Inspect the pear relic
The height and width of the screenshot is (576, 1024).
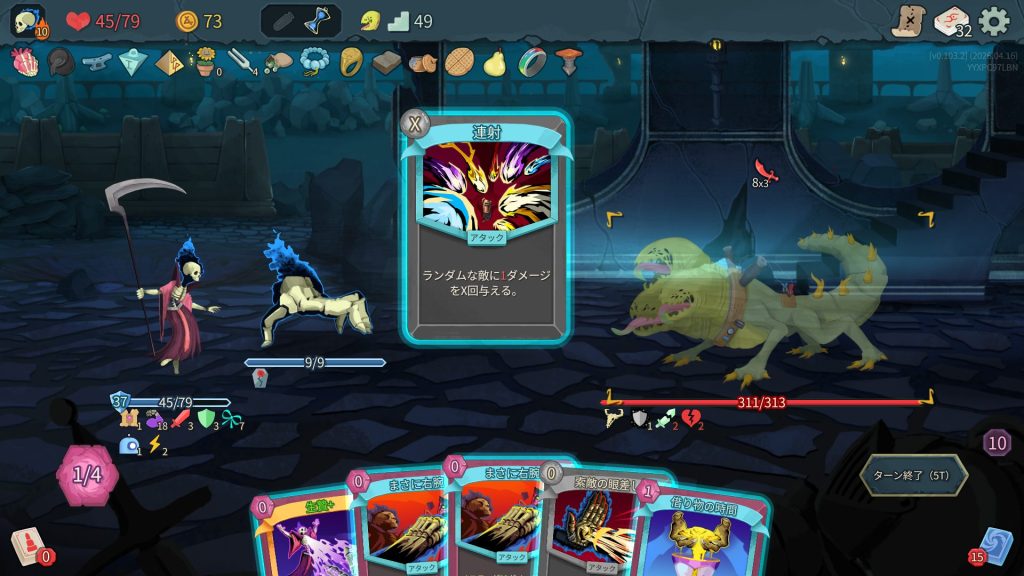point(494,63)
